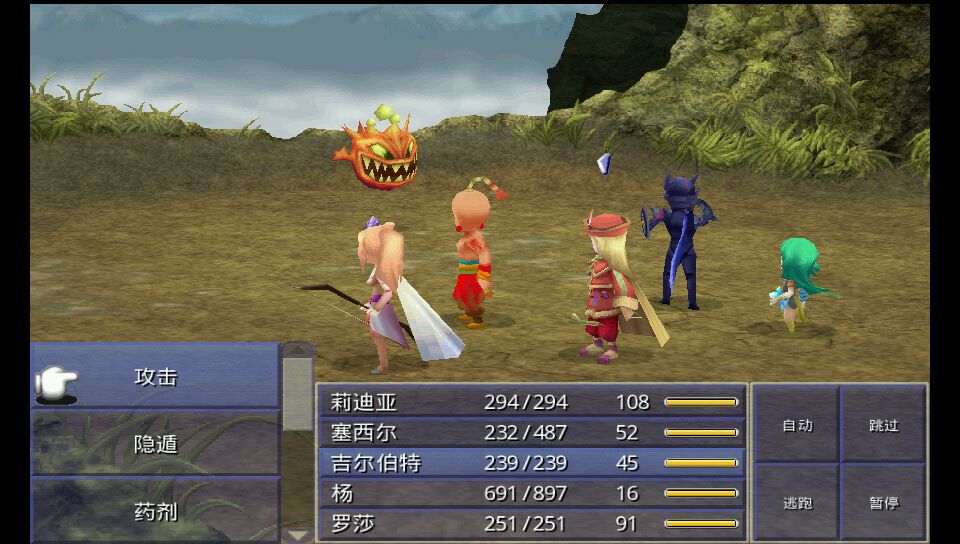
Task: Pause battle with the 暂停 button
Action: pos(883,502)
